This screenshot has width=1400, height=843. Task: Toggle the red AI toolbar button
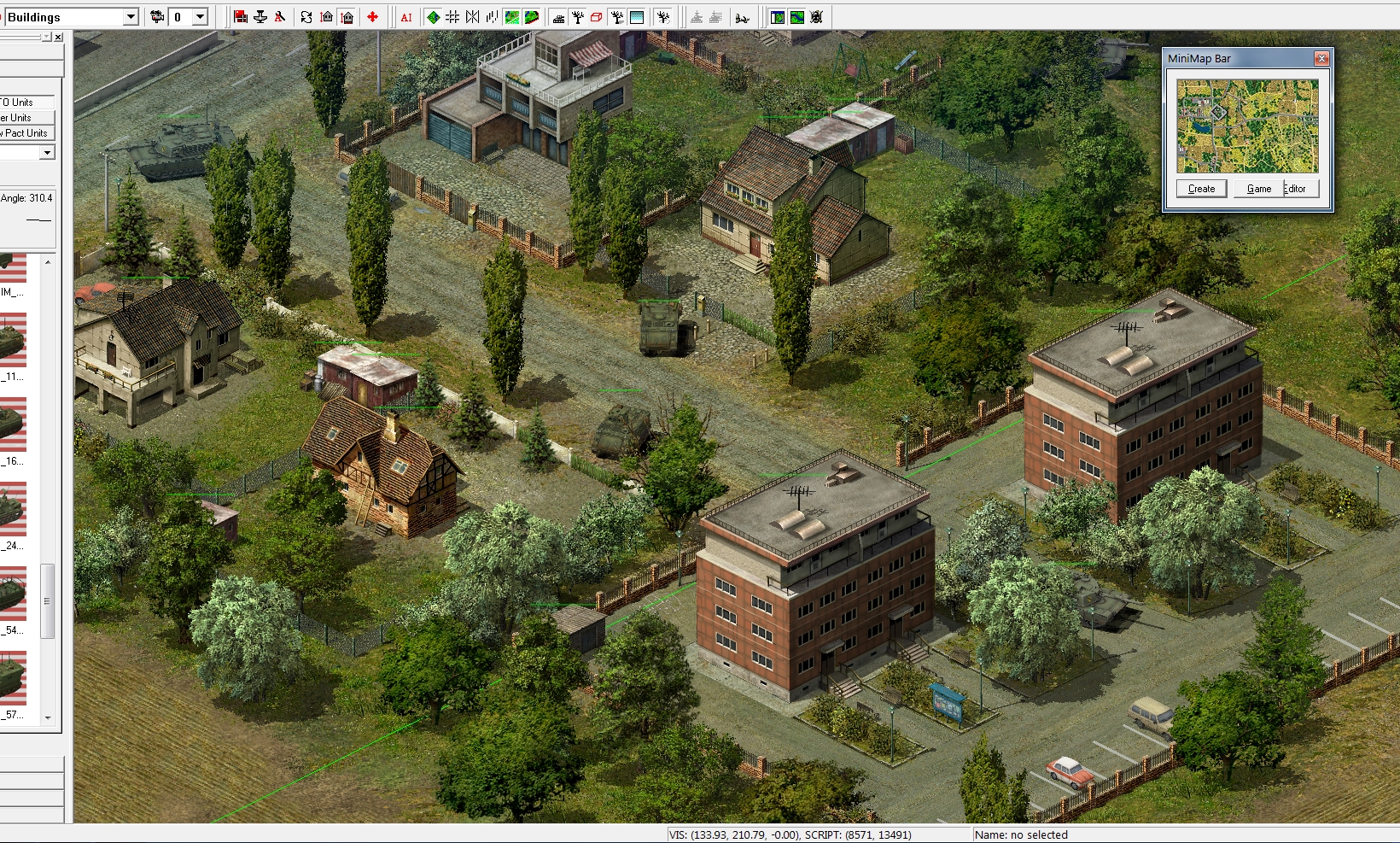pyautogui.click(x=406, y=17)
